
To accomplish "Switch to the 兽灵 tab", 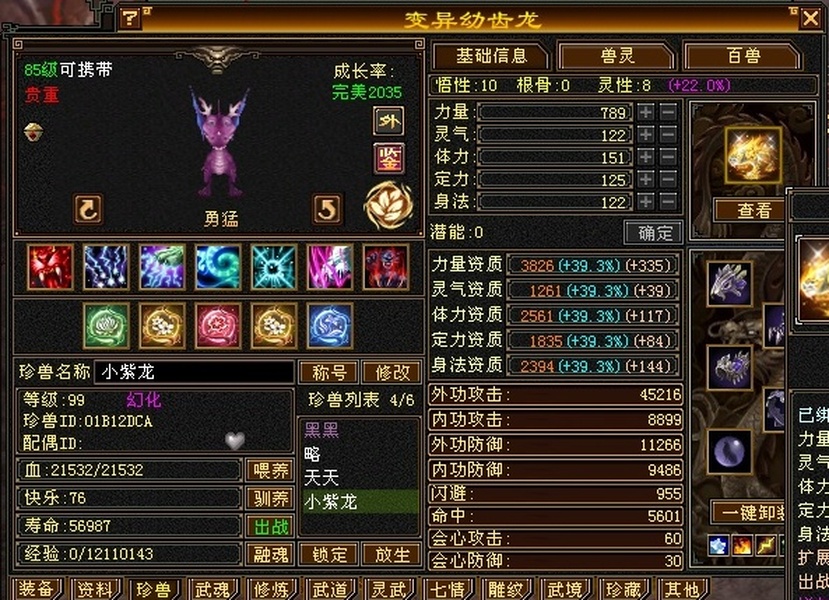I will point(614,55).
